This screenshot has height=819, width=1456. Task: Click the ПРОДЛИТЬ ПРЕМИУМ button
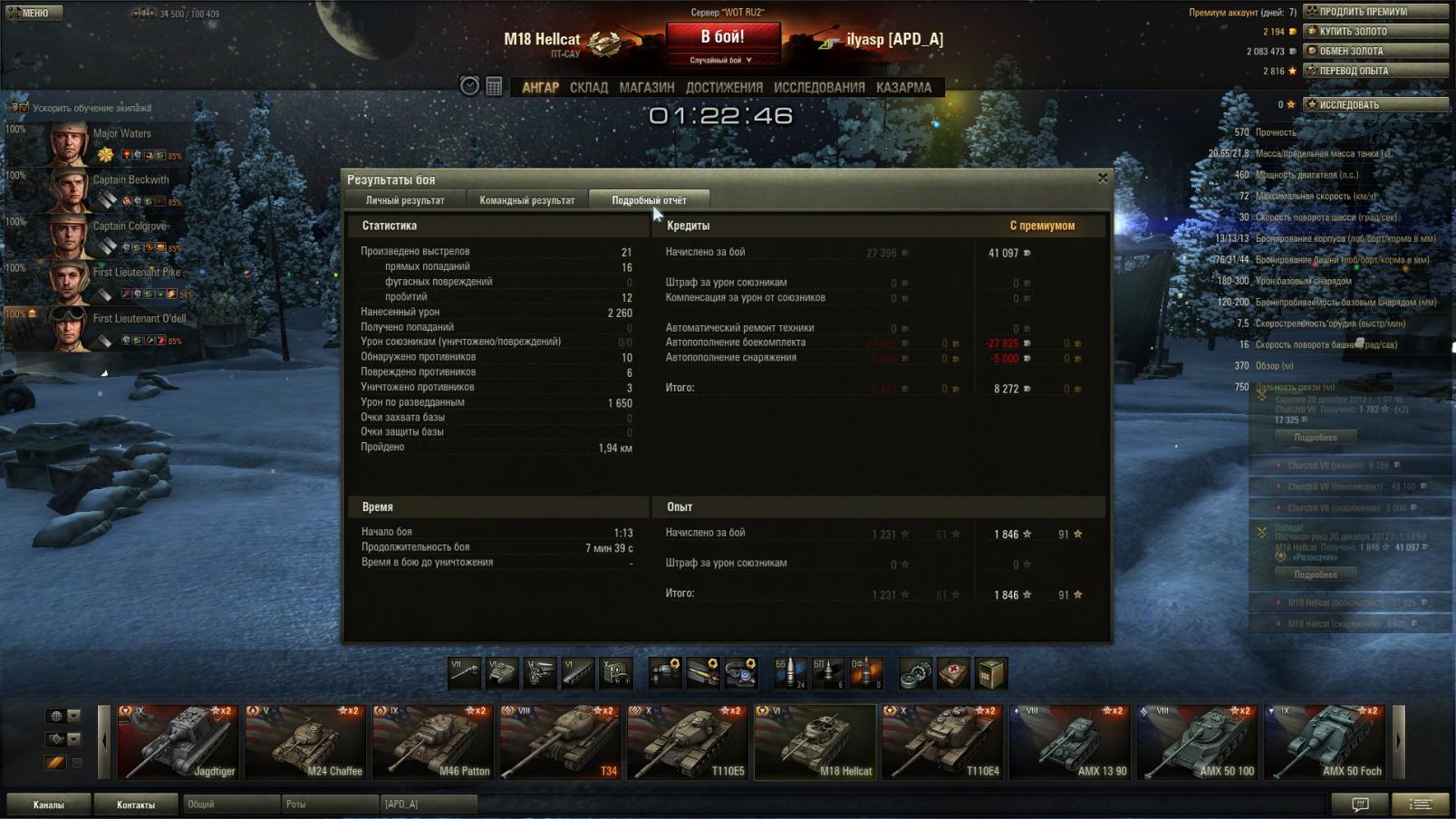[1375, 12]
